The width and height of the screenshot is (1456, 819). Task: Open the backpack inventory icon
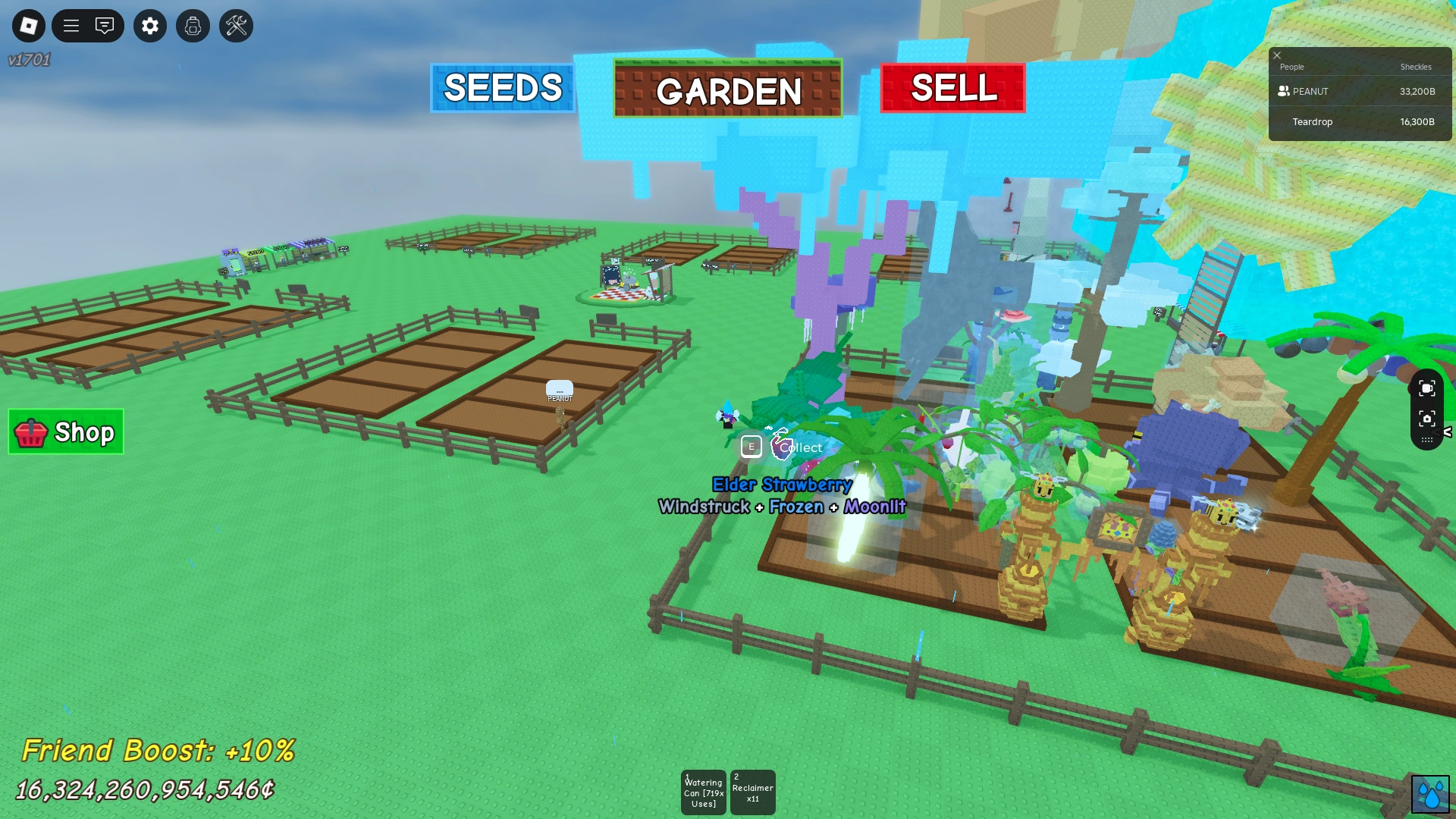pyautogui.click(x=193, y=25)
